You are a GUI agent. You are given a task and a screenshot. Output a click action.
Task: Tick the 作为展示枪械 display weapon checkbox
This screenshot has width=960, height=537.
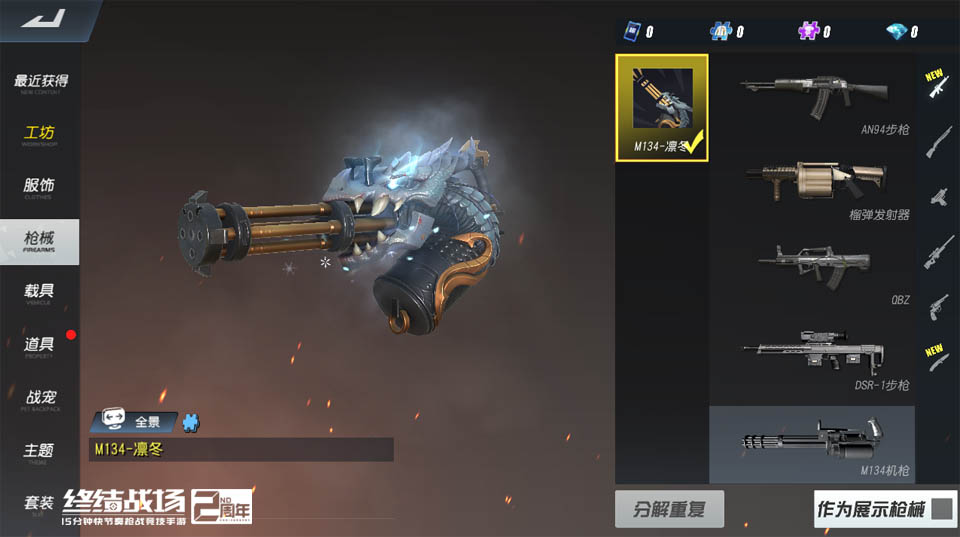941,509
